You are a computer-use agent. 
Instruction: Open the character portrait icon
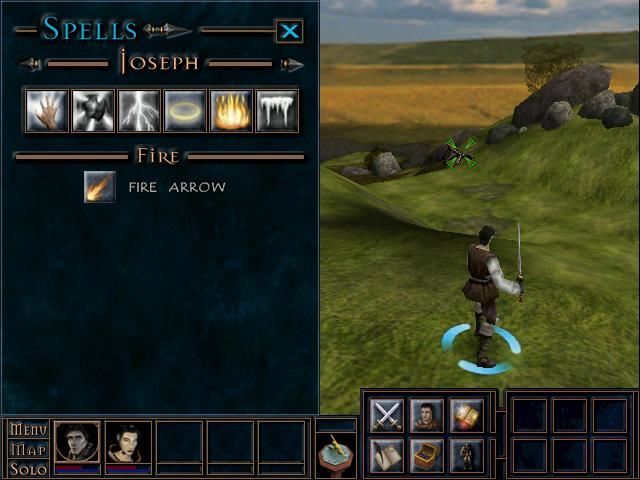coord(426,414)
